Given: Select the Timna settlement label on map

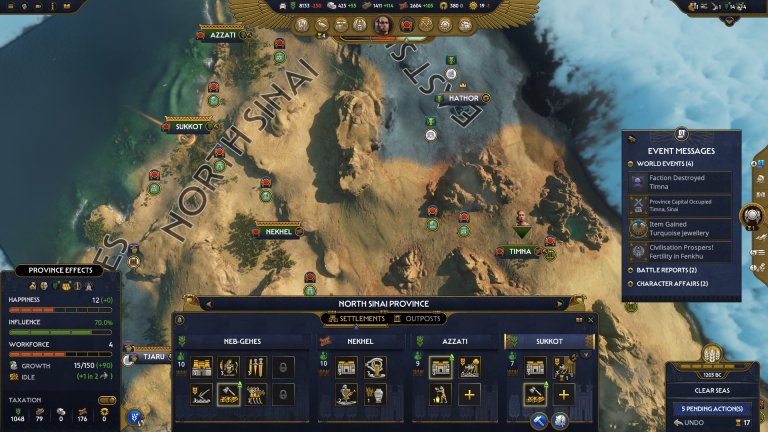Looking at the screenshot, I should (520, 251).
